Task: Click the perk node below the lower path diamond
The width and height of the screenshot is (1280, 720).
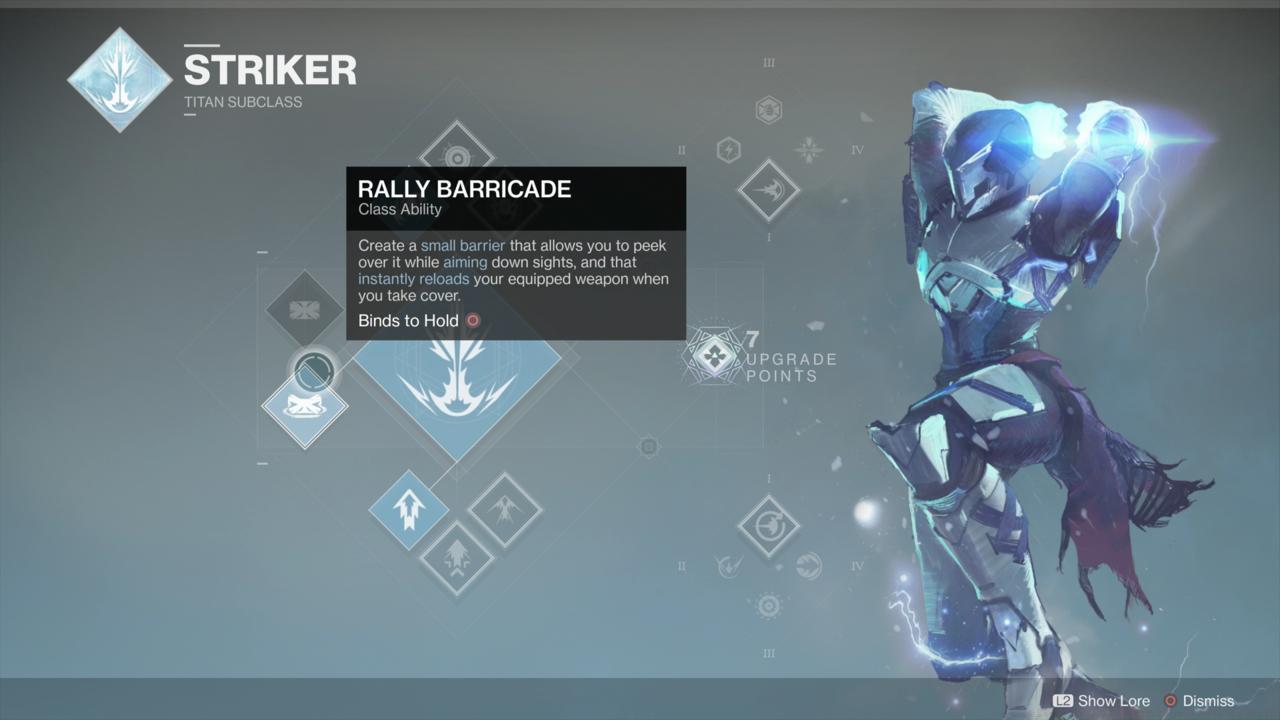Action: 768,604
